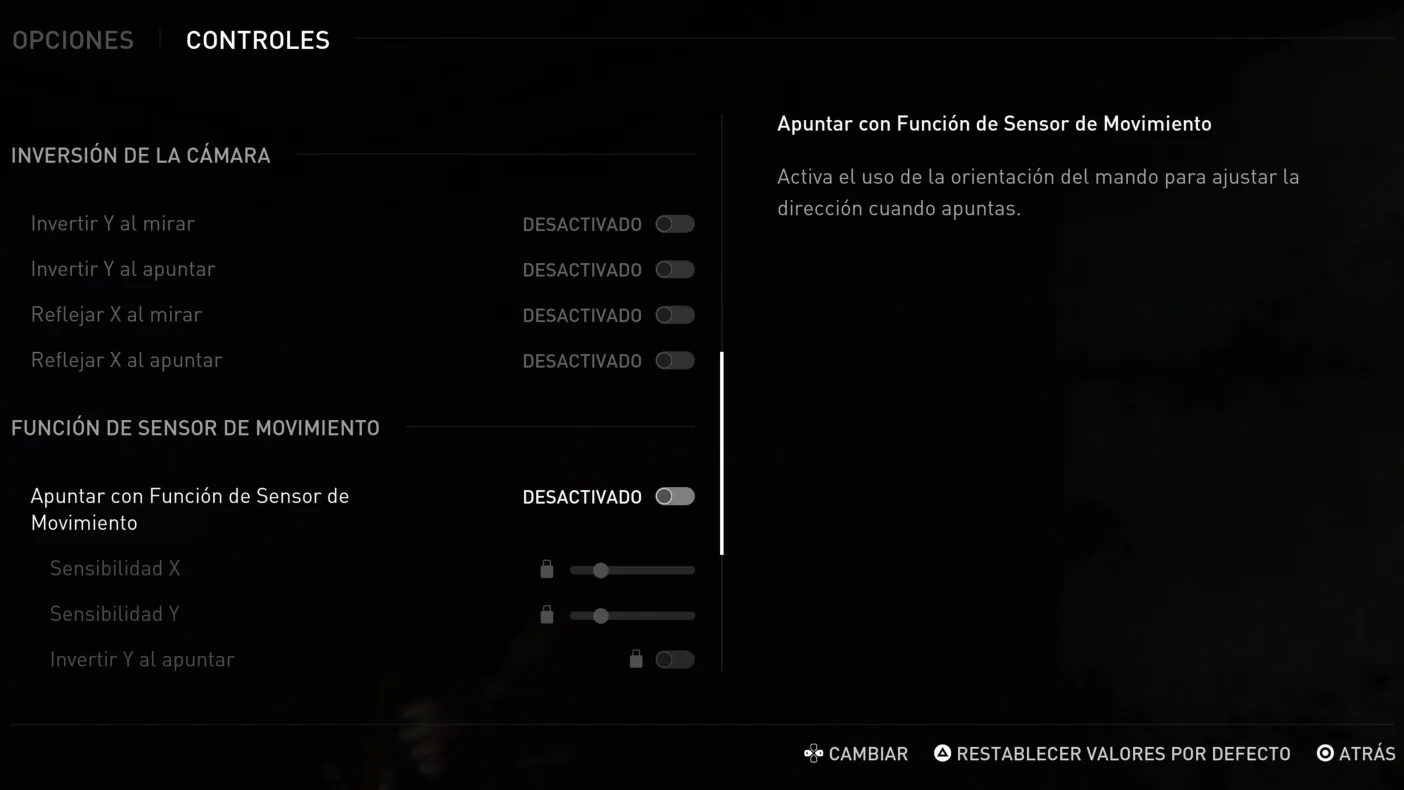
Task: Toggle Reflejar X al apuntar
Action: [674, 361]
